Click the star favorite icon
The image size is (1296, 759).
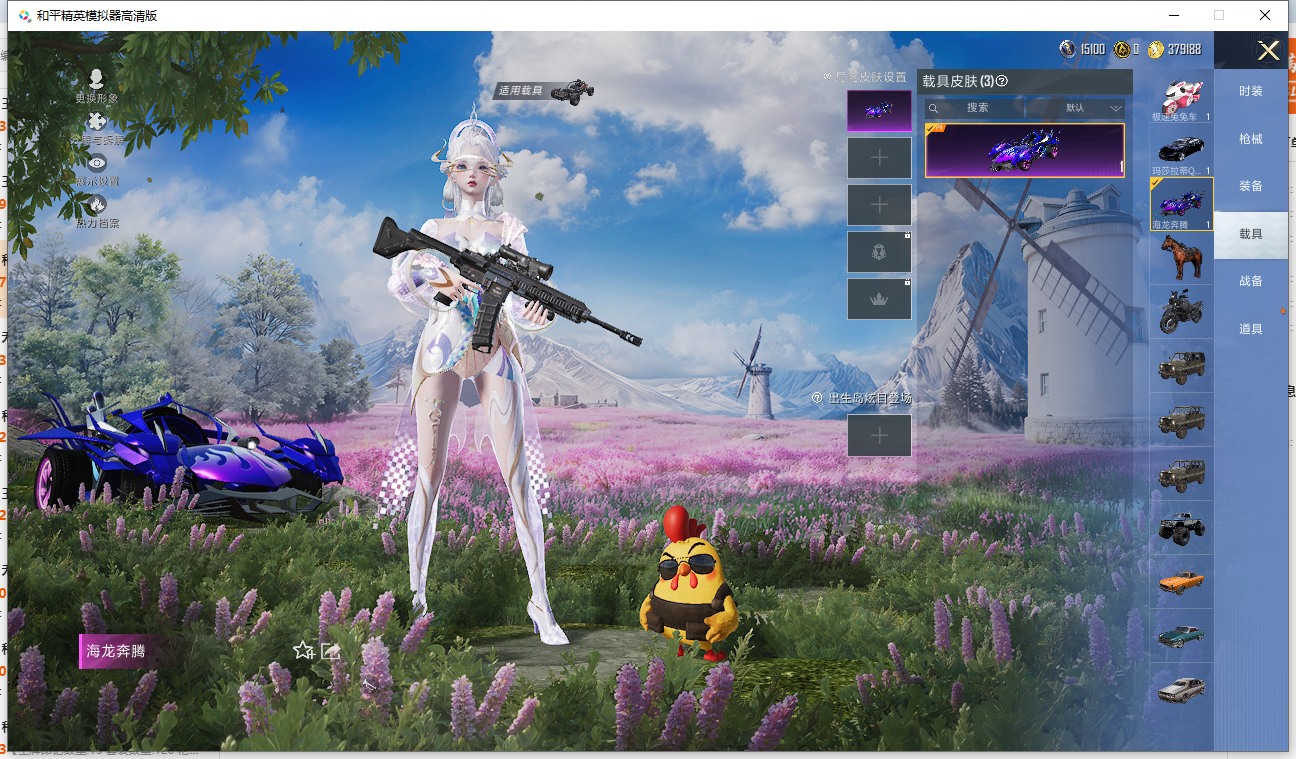coord(303,651)
